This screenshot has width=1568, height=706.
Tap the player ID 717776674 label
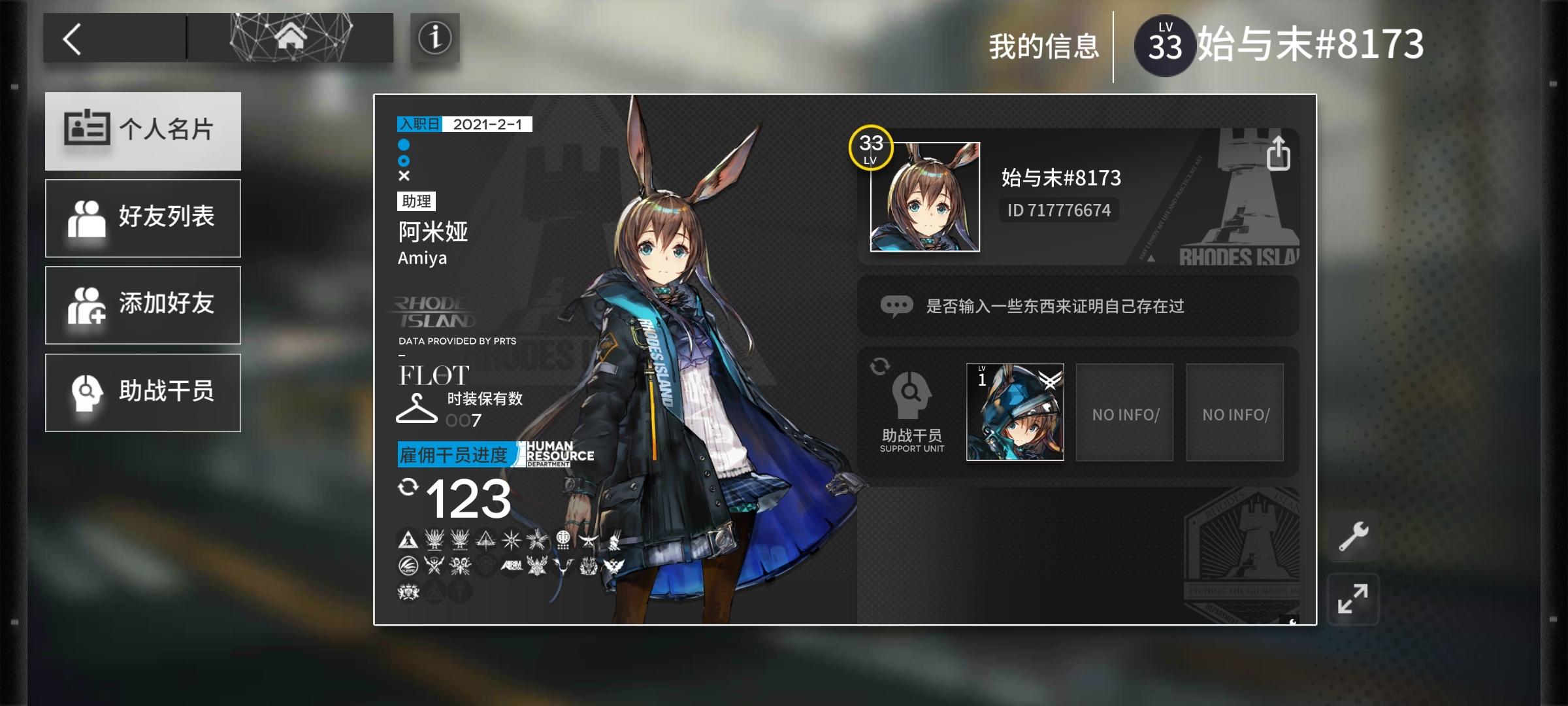(1058, 210)
